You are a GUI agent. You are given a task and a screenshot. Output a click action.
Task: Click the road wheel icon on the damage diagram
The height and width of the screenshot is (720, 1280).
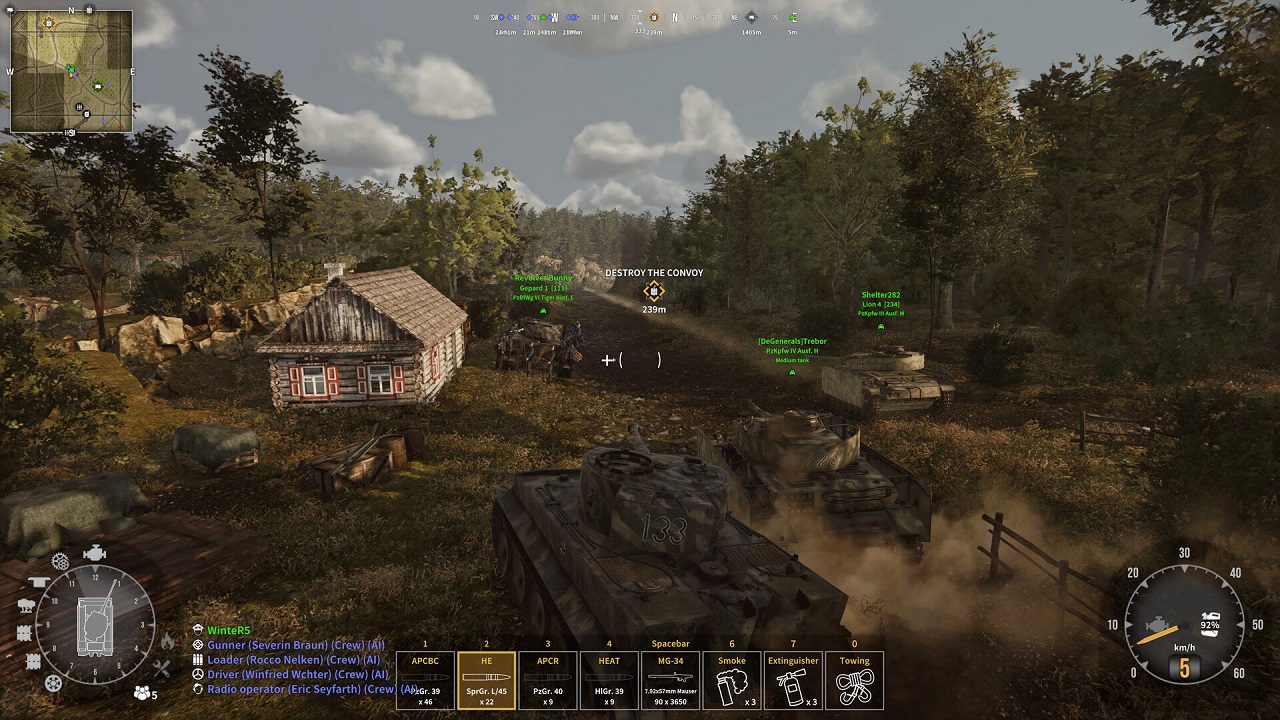pos(53,682)
